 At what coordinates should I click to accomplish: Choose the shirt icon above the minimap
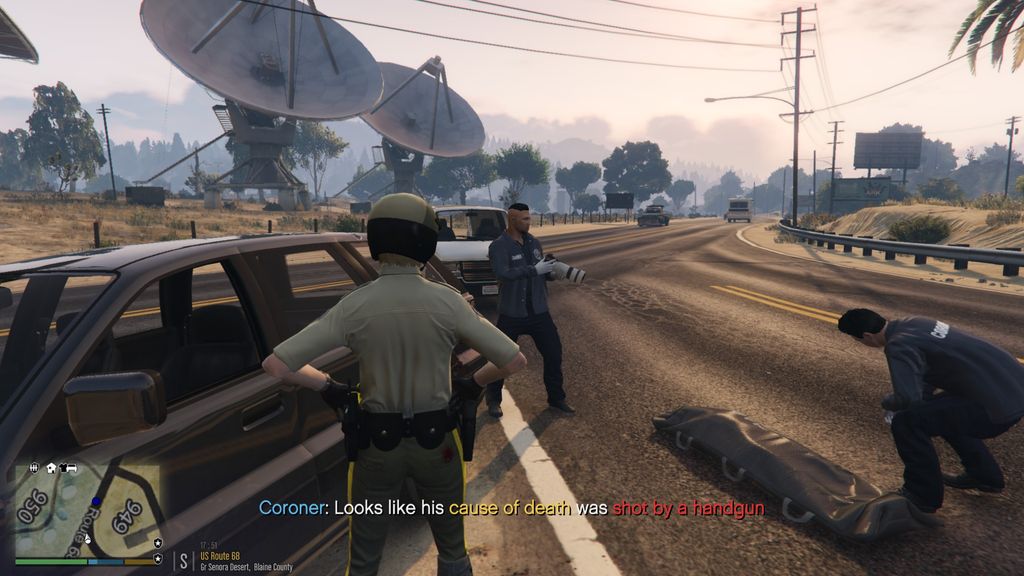tap(63, 468)
